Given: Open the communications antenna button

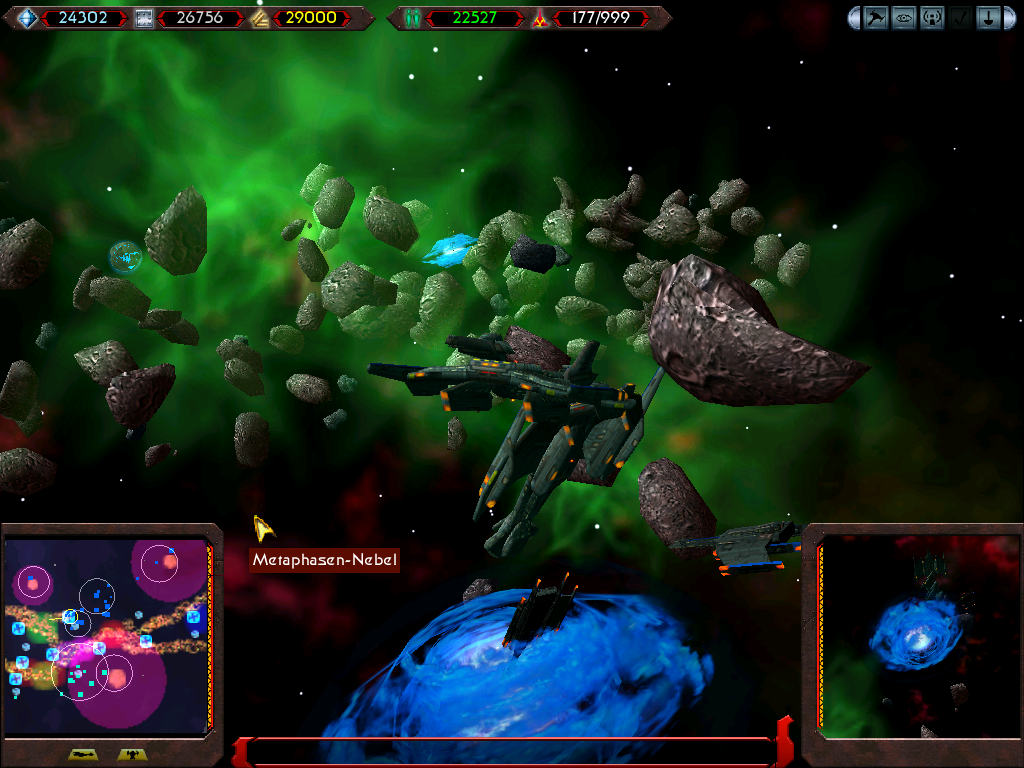Looking at the screenshot, I should [932, 18].
